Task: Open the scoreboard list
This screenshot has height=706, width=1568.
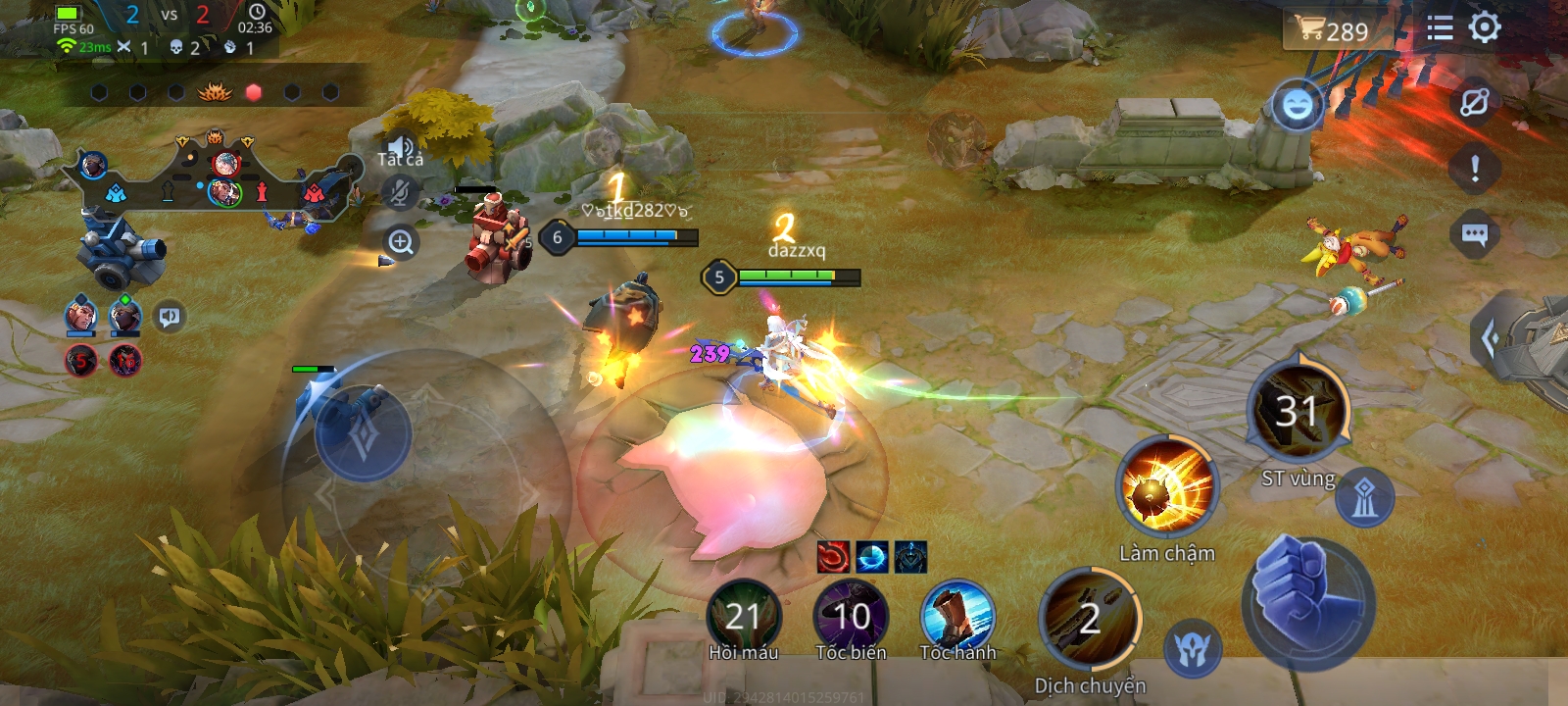Action: point(1440,27)
